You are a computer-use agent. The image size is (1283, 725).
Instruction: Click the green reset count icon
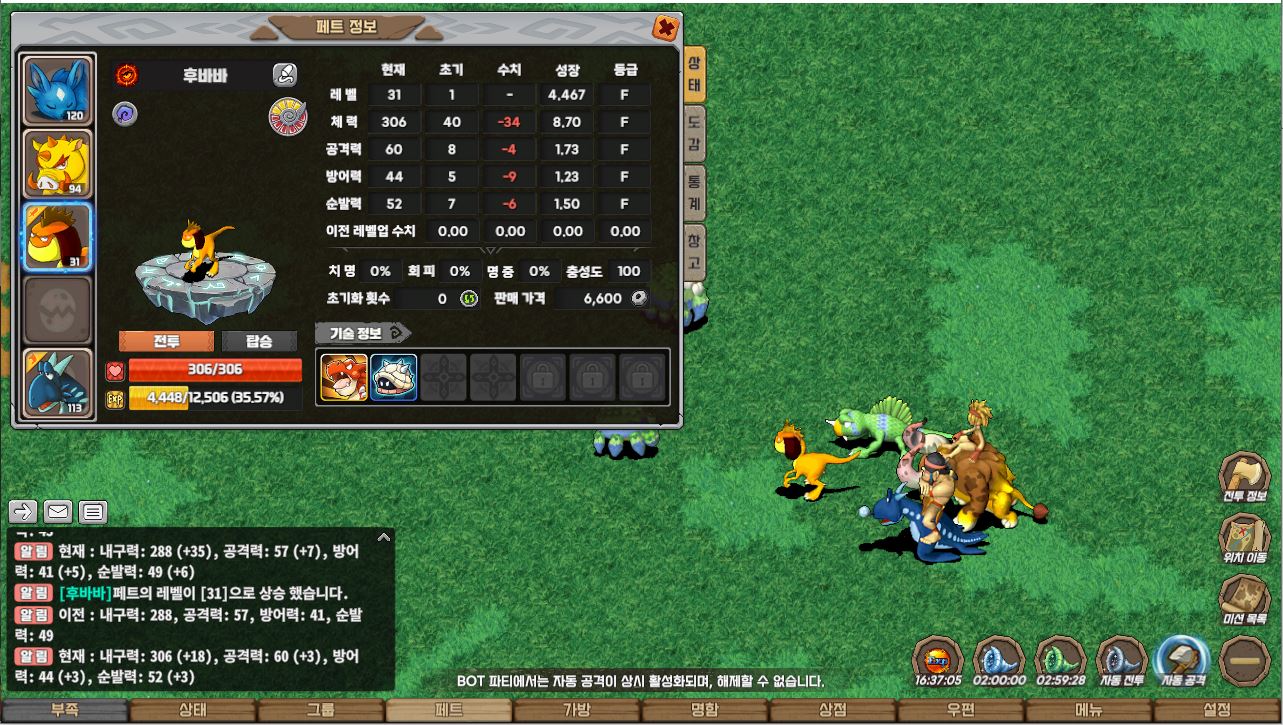pos(469,298)
